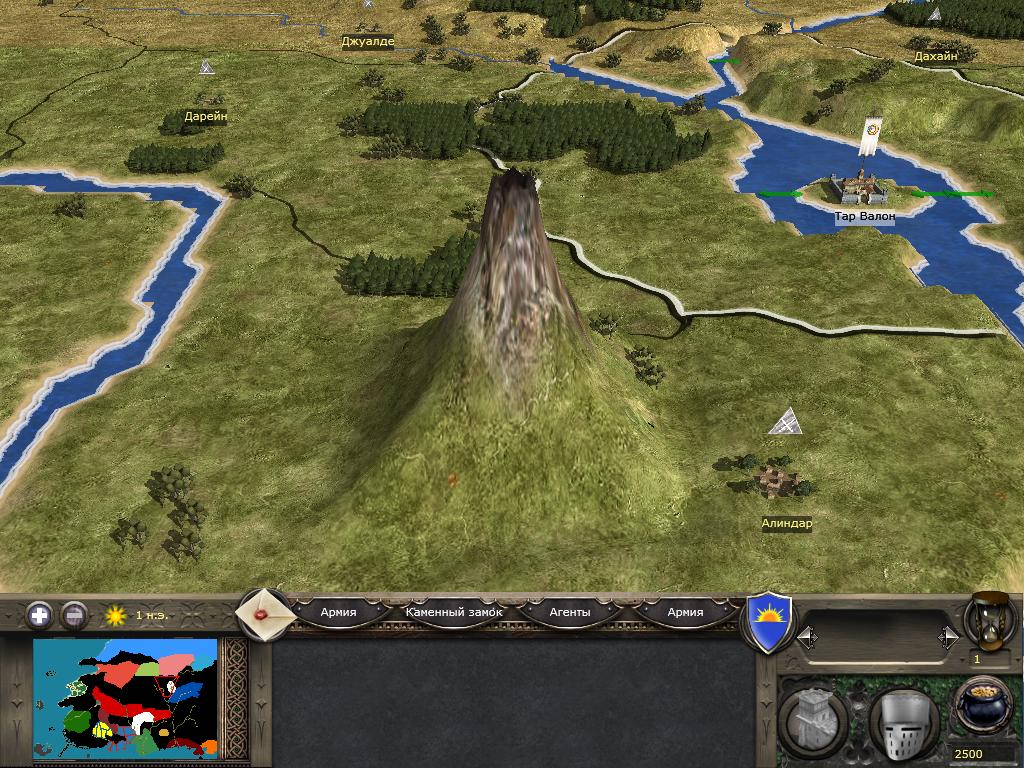This screenshot has width=1024, height=768.
Task: Switch to the Каменный замок tab
Action: click(x=454, y=612)
